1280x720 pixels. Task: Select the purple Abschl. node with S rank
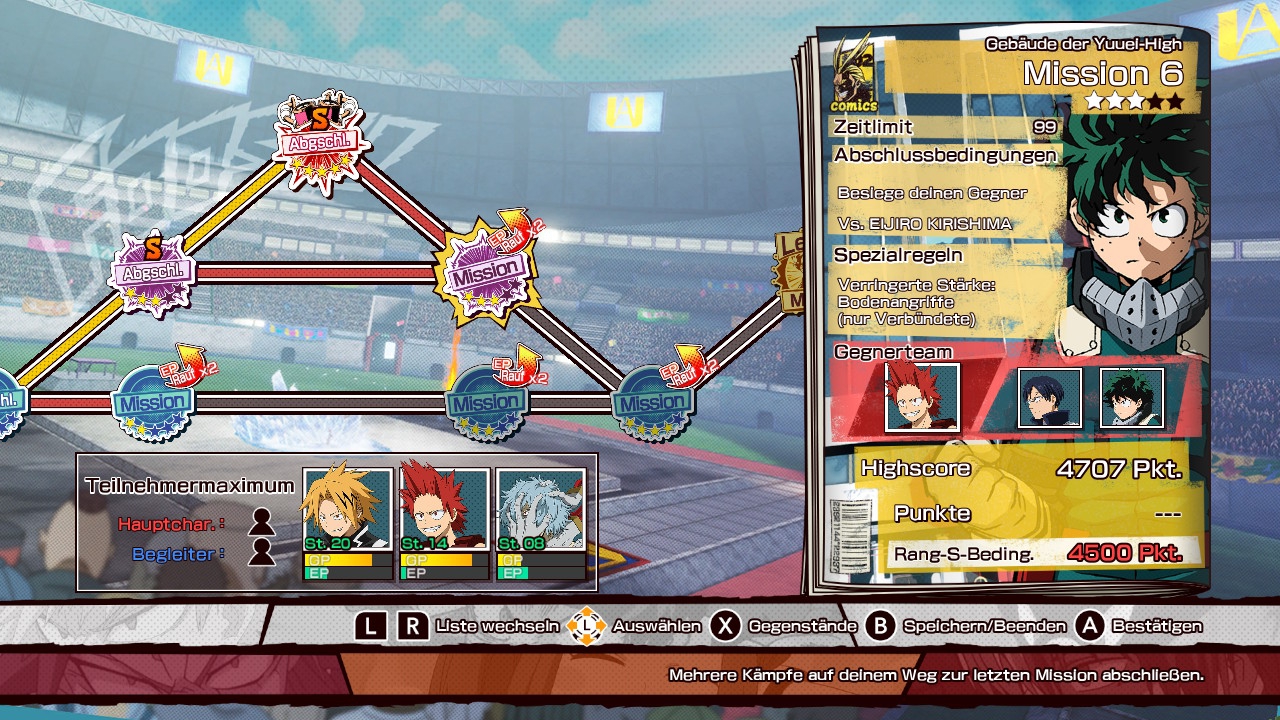[x=153, y=272]
